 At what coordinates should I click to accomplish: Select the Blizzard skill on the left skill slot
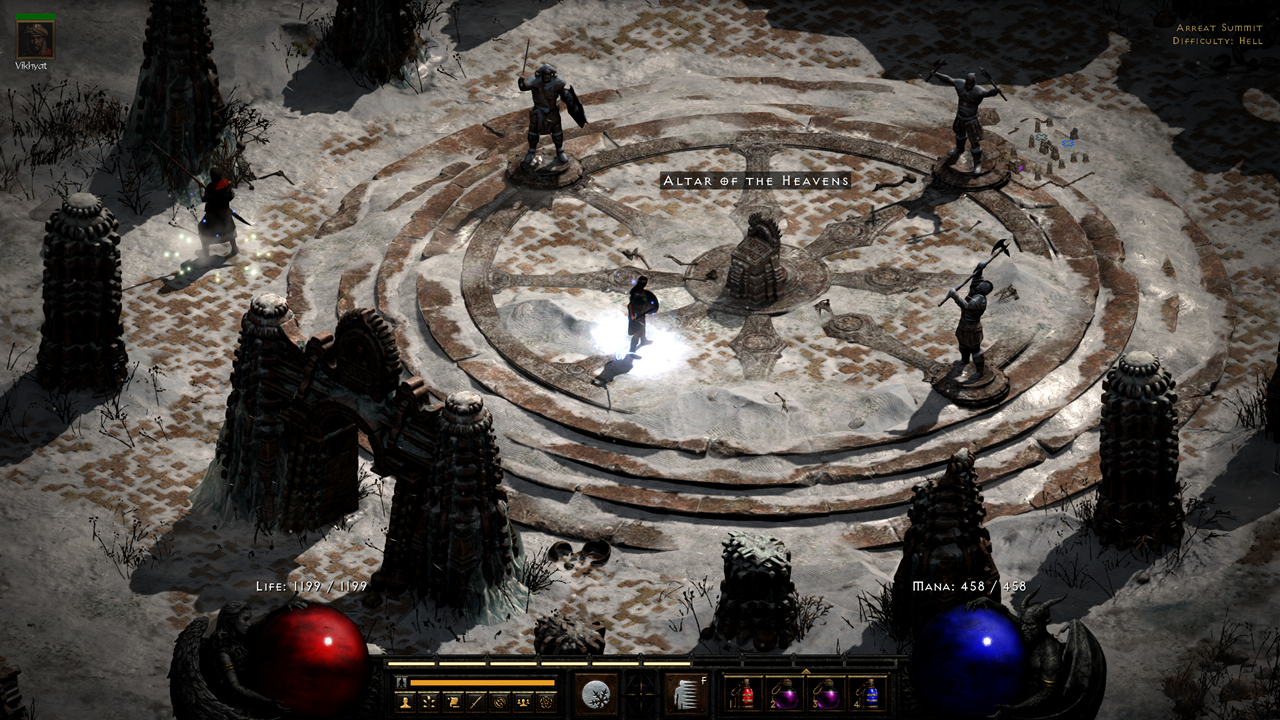(x=595, y=691)
